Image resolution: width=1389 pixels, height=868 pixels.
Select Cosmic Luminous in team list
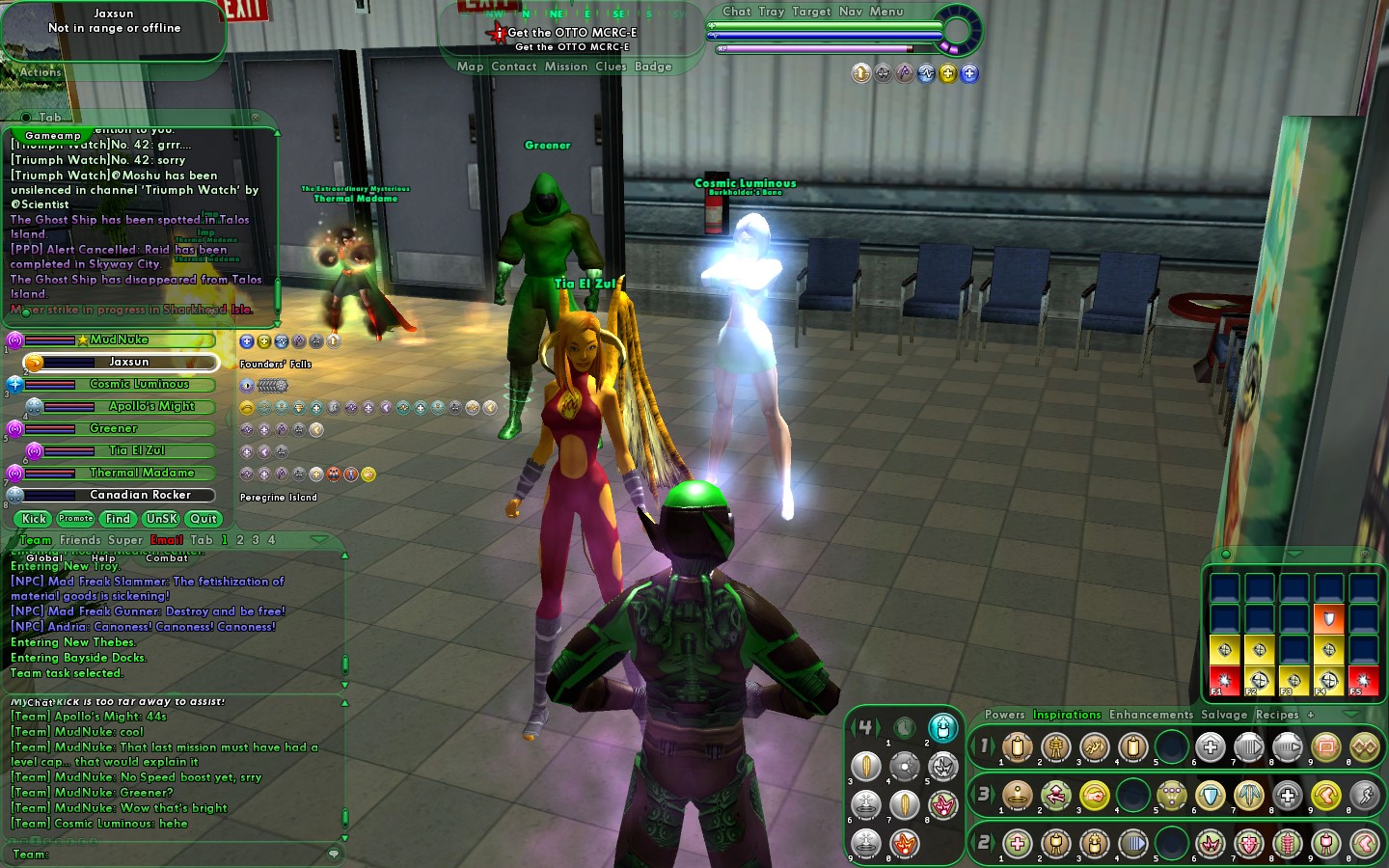138,384
